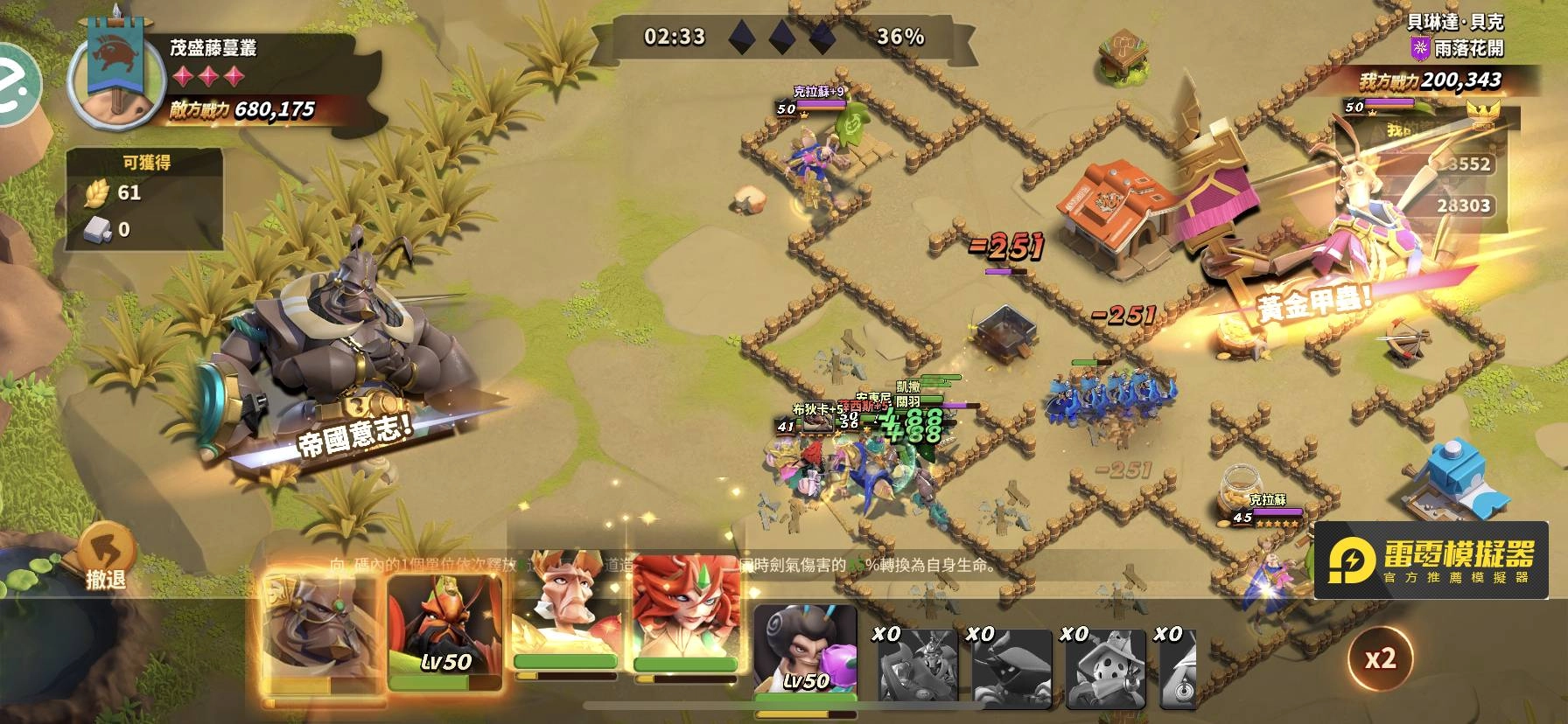The height and width of the screenshot is (724, 1568).
Task: Open the enemy banner profile 茂盛藤蔓叢
Action: coord(118,80)
